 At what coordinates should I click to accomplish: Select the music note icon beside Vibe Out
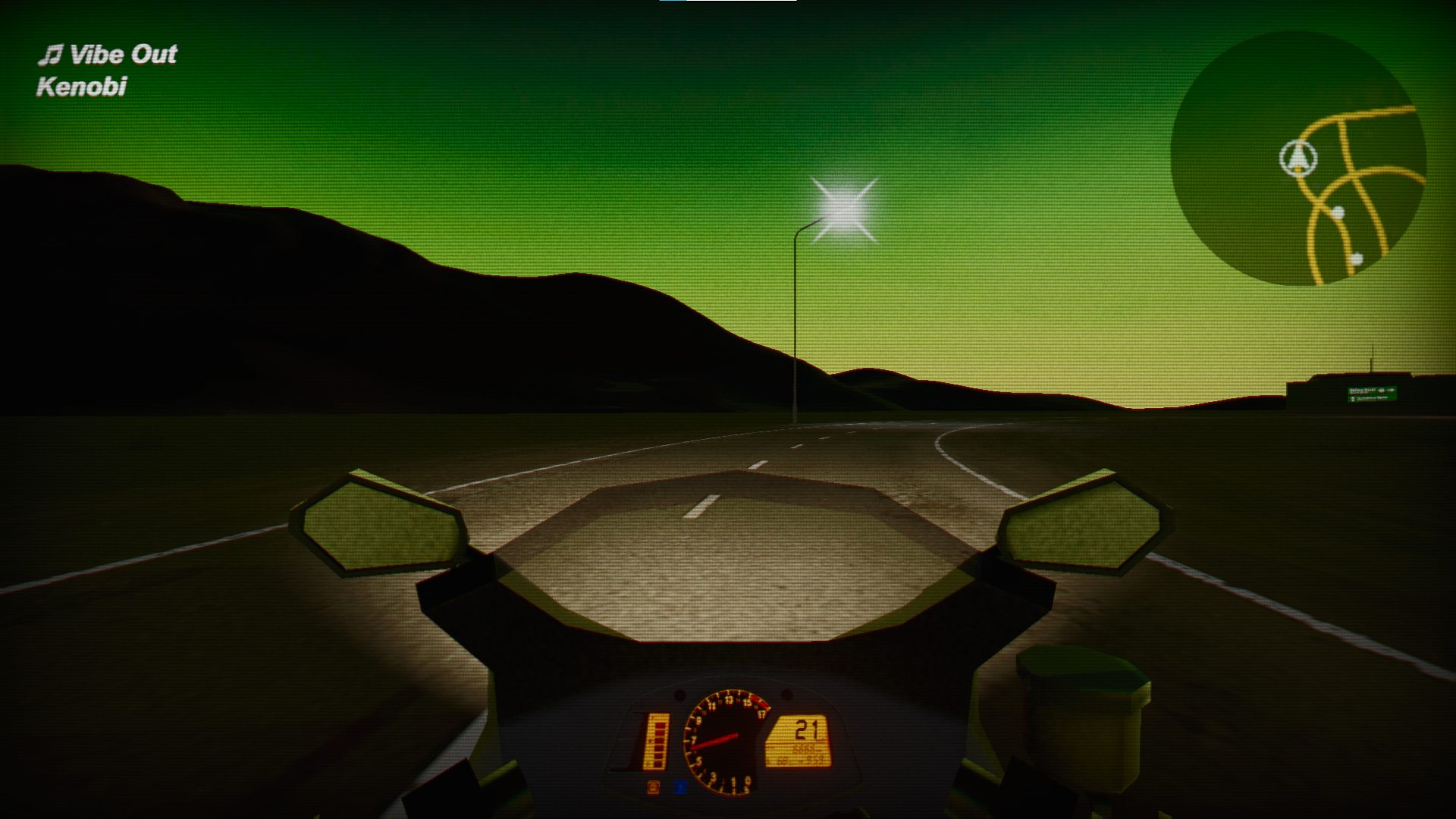pyautogui.click(x=52, y=53)
